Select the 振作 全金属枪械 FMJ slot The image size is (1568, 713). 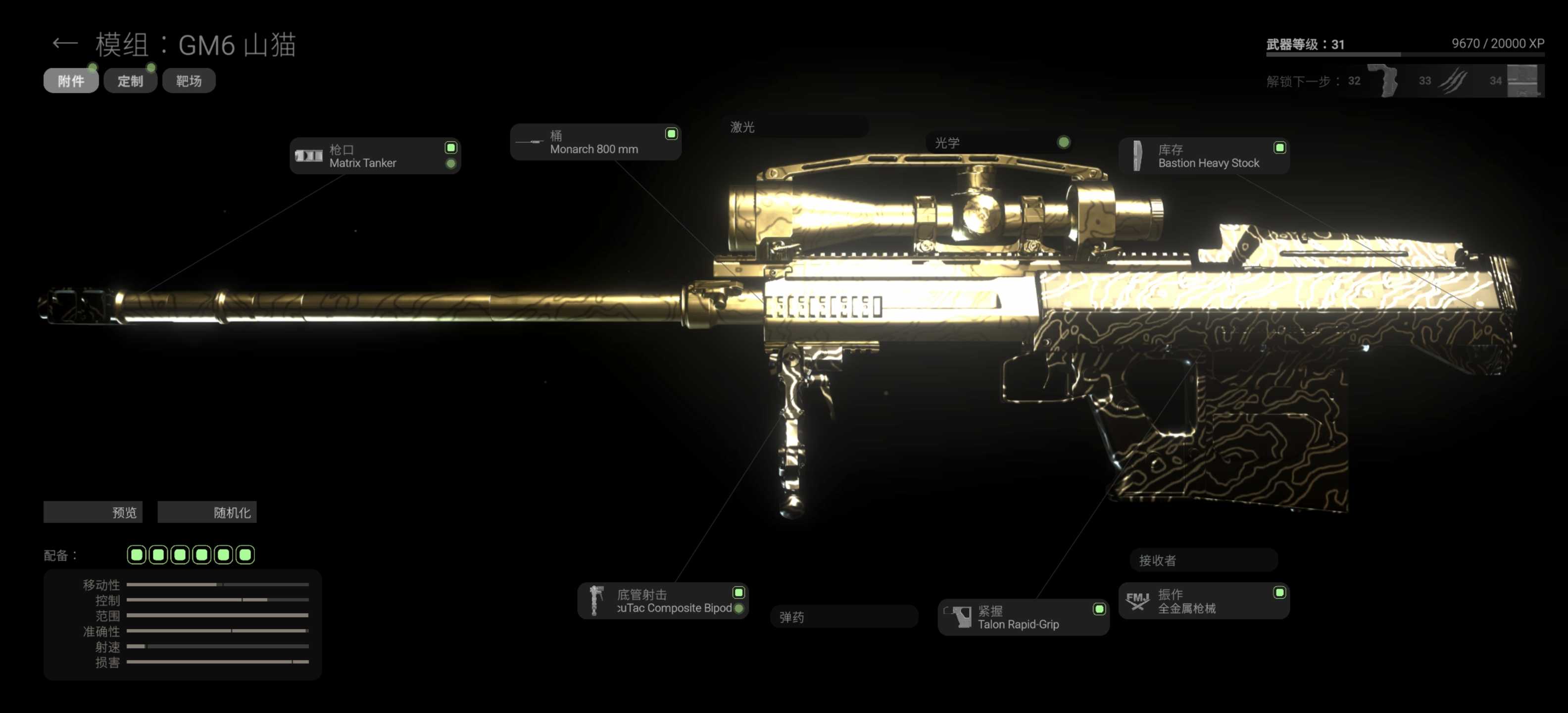click(1203, 601)
